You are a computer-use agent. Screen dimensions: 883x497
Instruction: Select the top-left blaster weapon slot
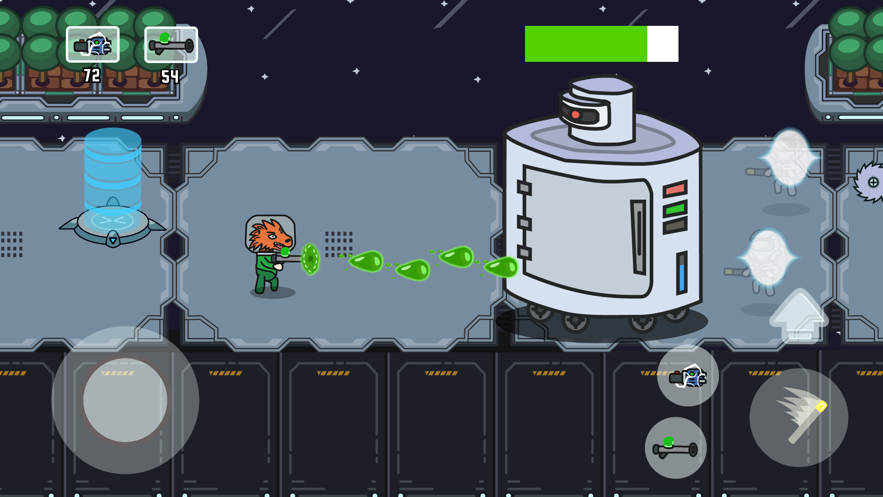click(93, 45)
